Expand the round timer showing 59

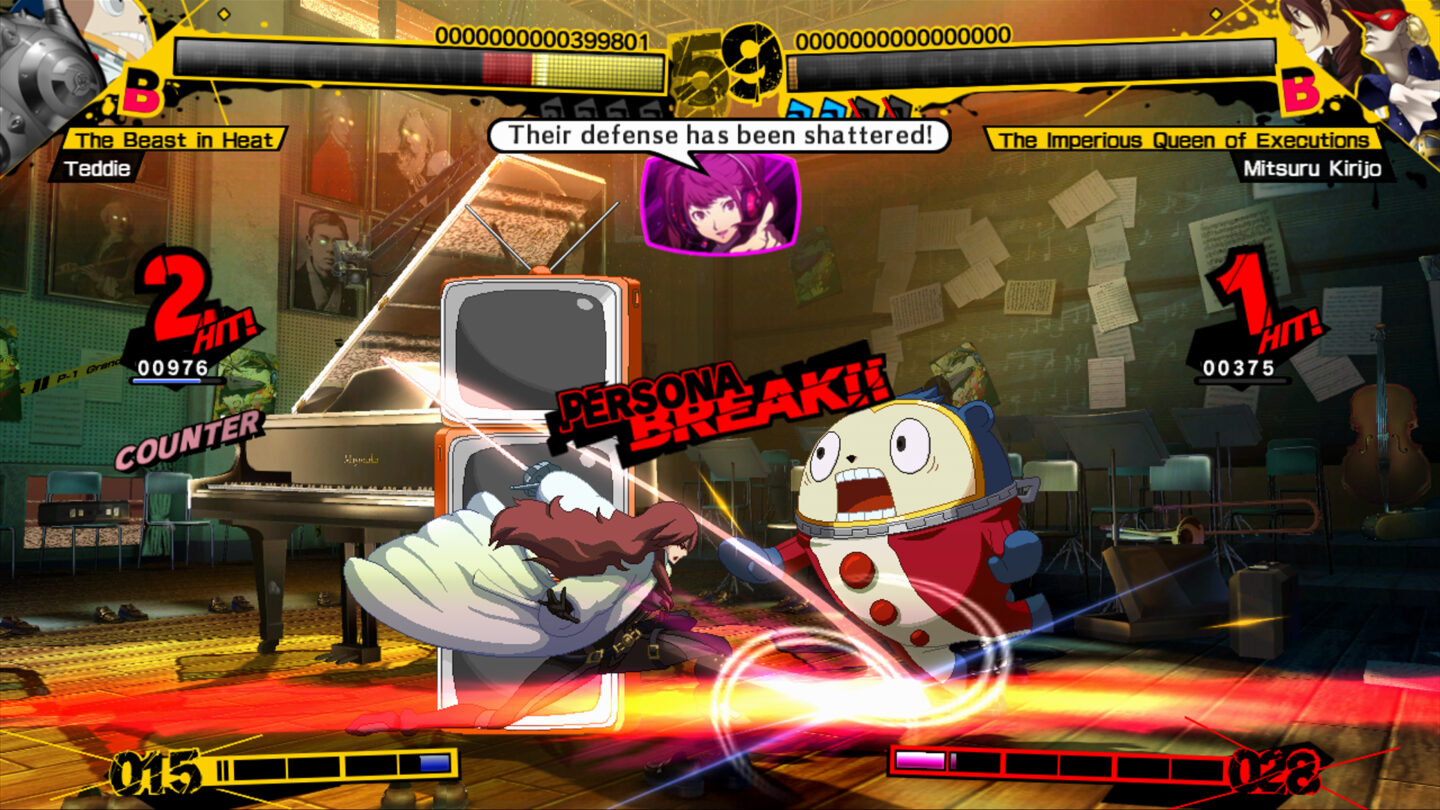pyautogui.click(x=722, y=62)
